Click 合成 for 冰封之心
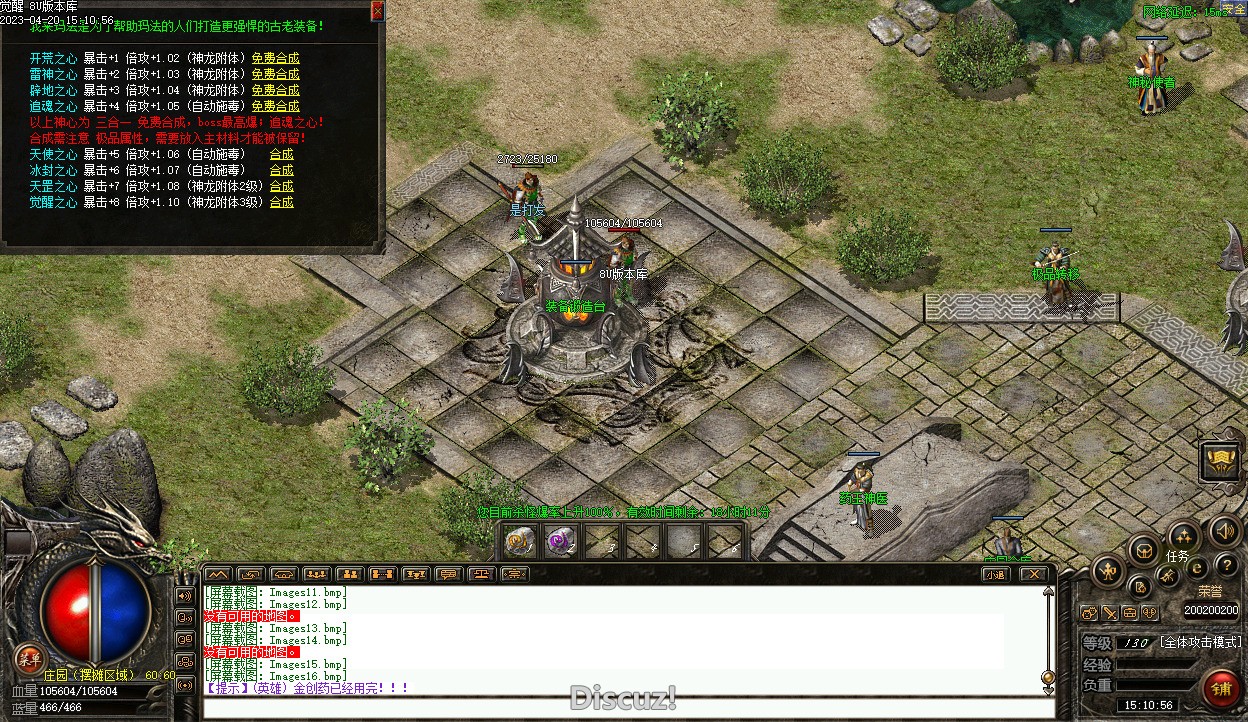The width and height of the screenshot is (1248, 722). coord(281,170)
